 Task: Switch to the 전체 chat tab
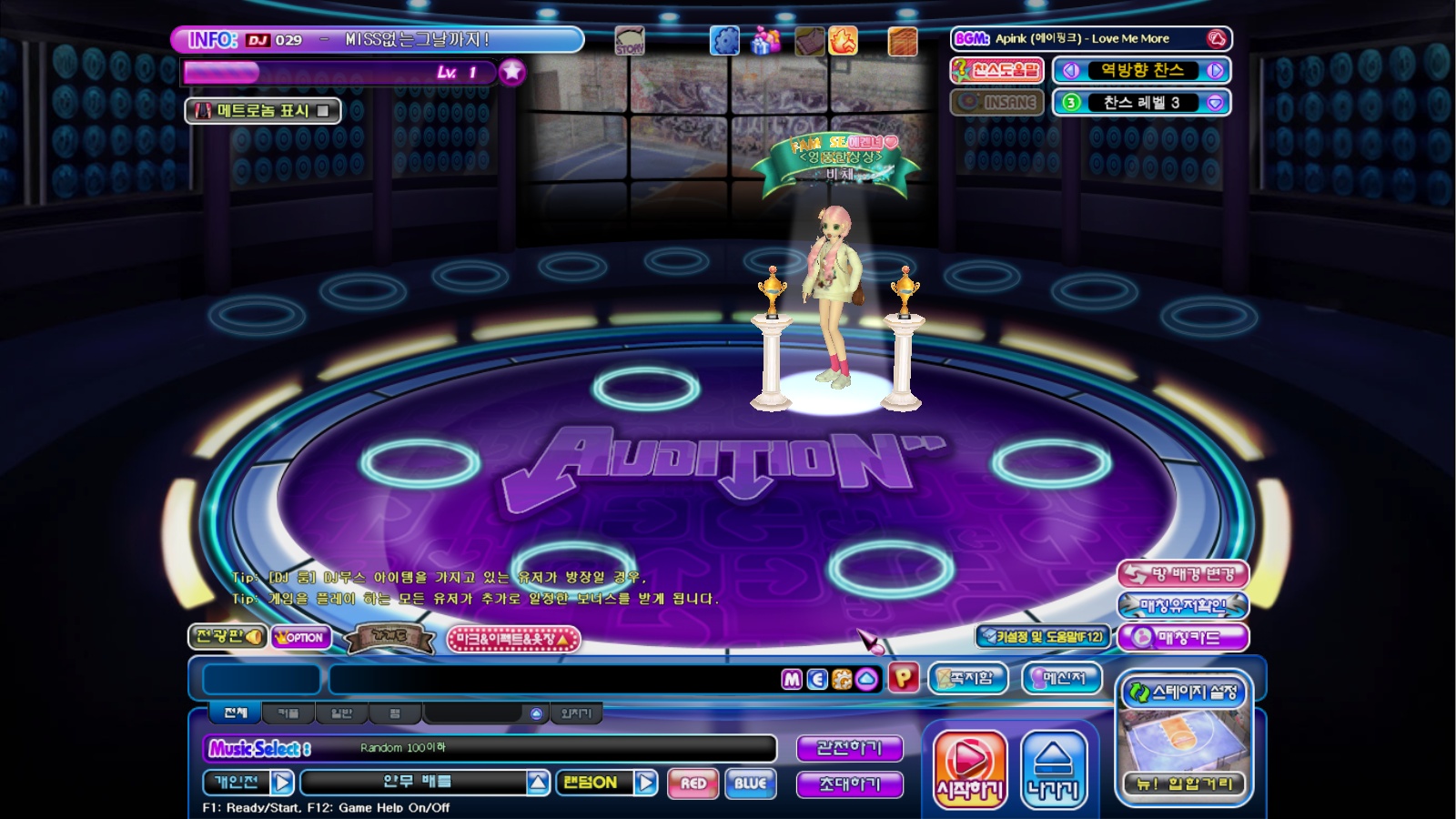[x=236, y=713]
